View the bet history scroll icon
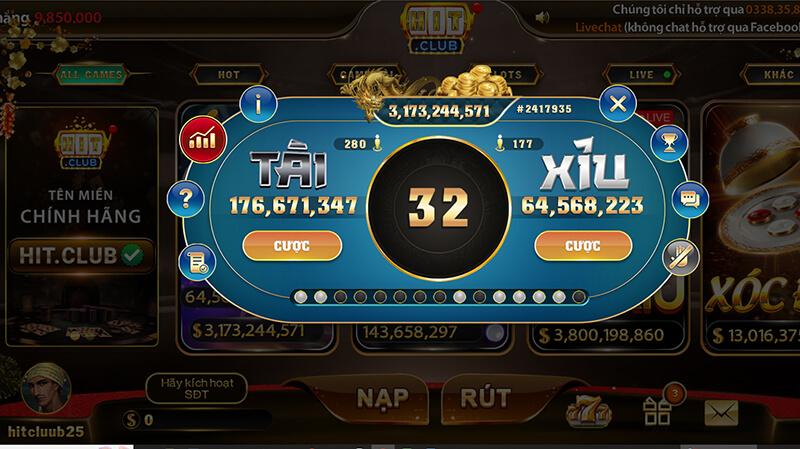Viewport: 800px width, 449px height. 195,262
